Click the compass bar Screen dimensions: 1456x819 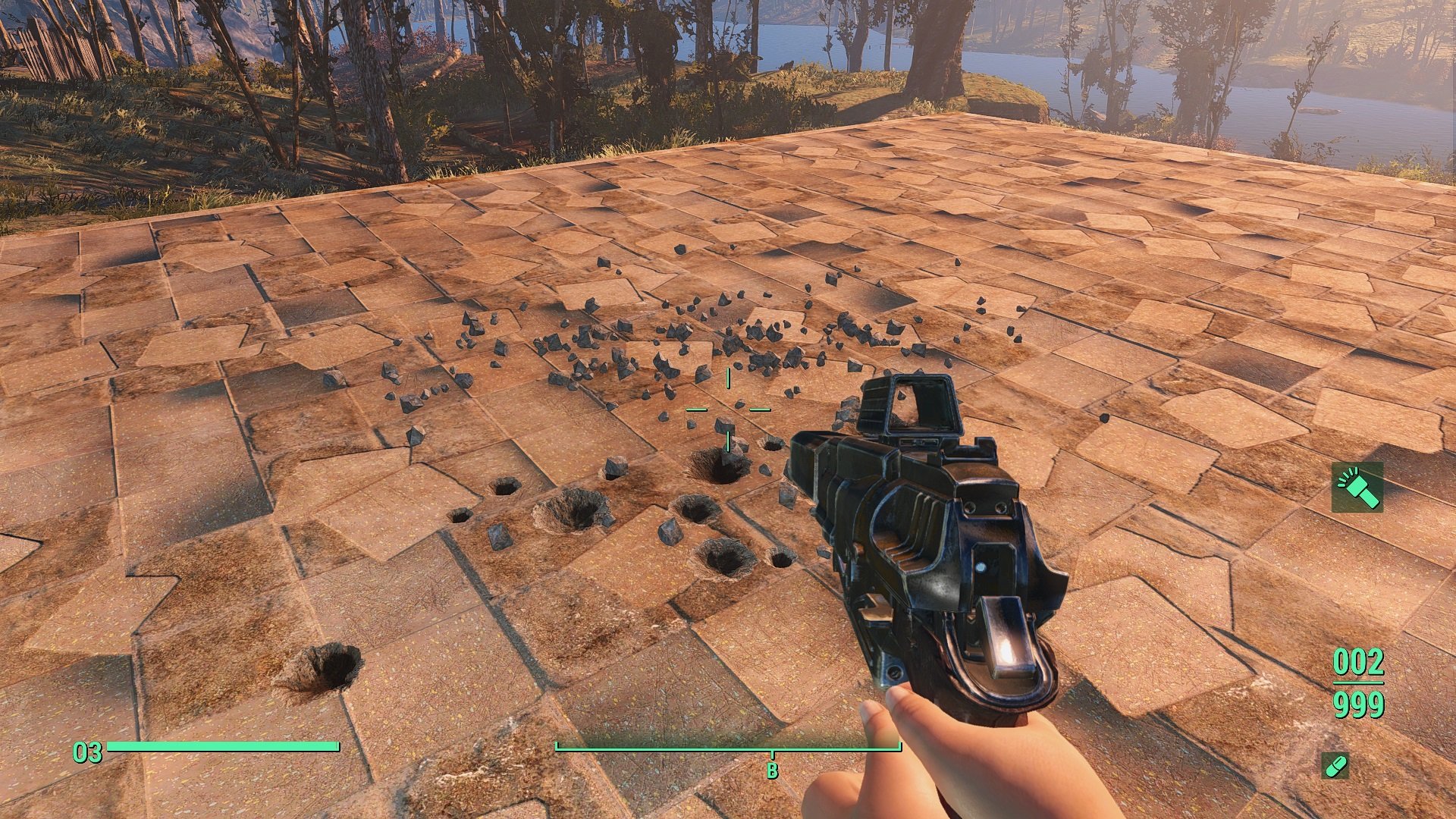(728, 748)
